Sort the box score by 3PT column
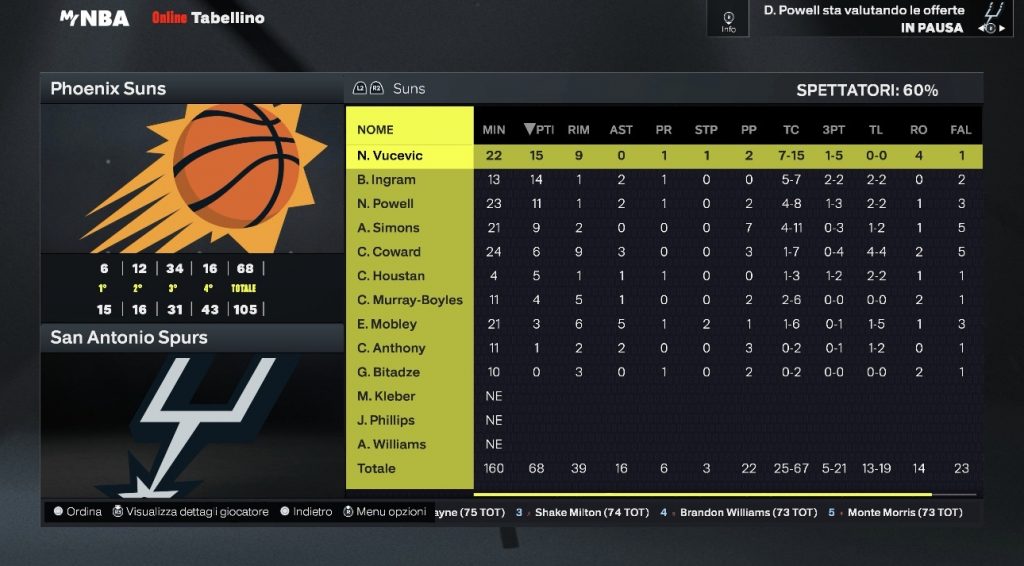This screenshot has width=1024, height=566. [832, 130]
